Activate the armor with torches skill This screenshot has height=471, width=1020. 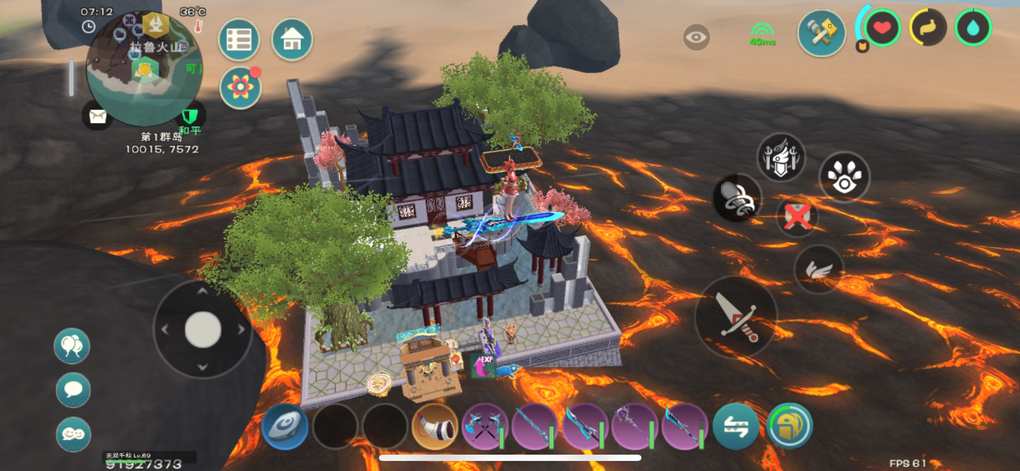781,158
